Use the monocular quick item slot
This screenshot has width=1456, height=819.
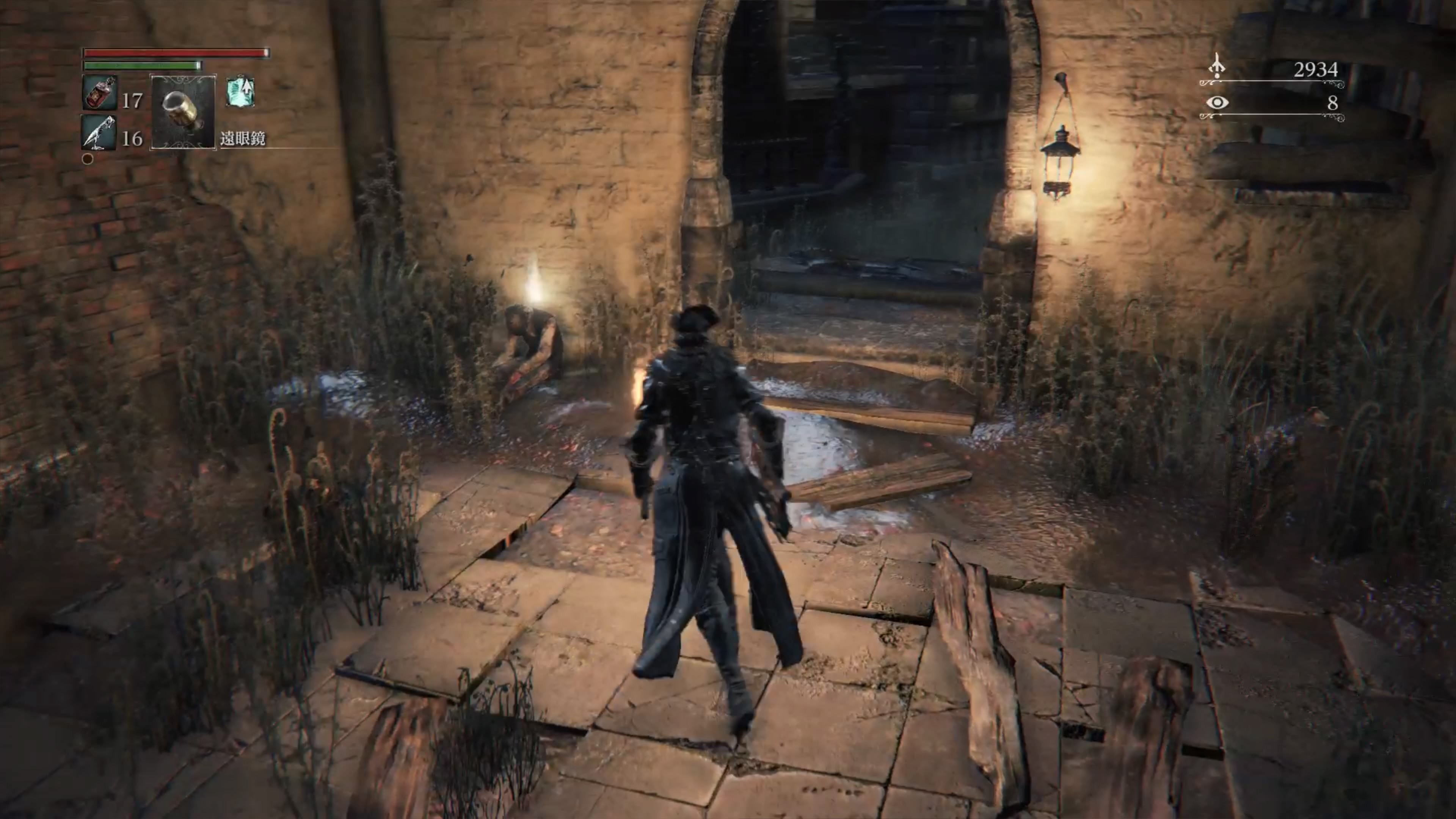pos(182,112)
